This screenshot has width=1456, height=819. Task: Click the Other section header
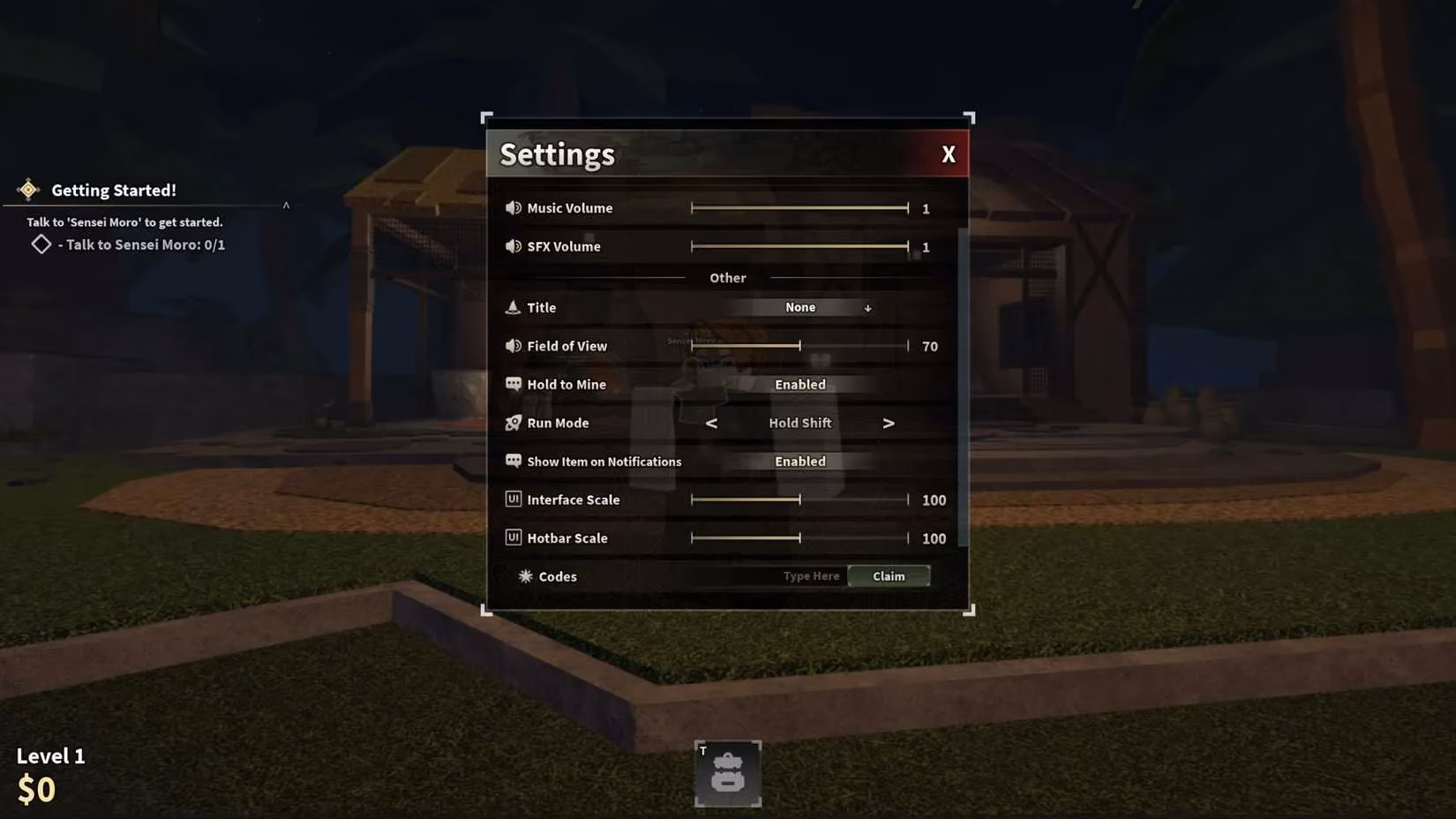[x=726, y=277]
